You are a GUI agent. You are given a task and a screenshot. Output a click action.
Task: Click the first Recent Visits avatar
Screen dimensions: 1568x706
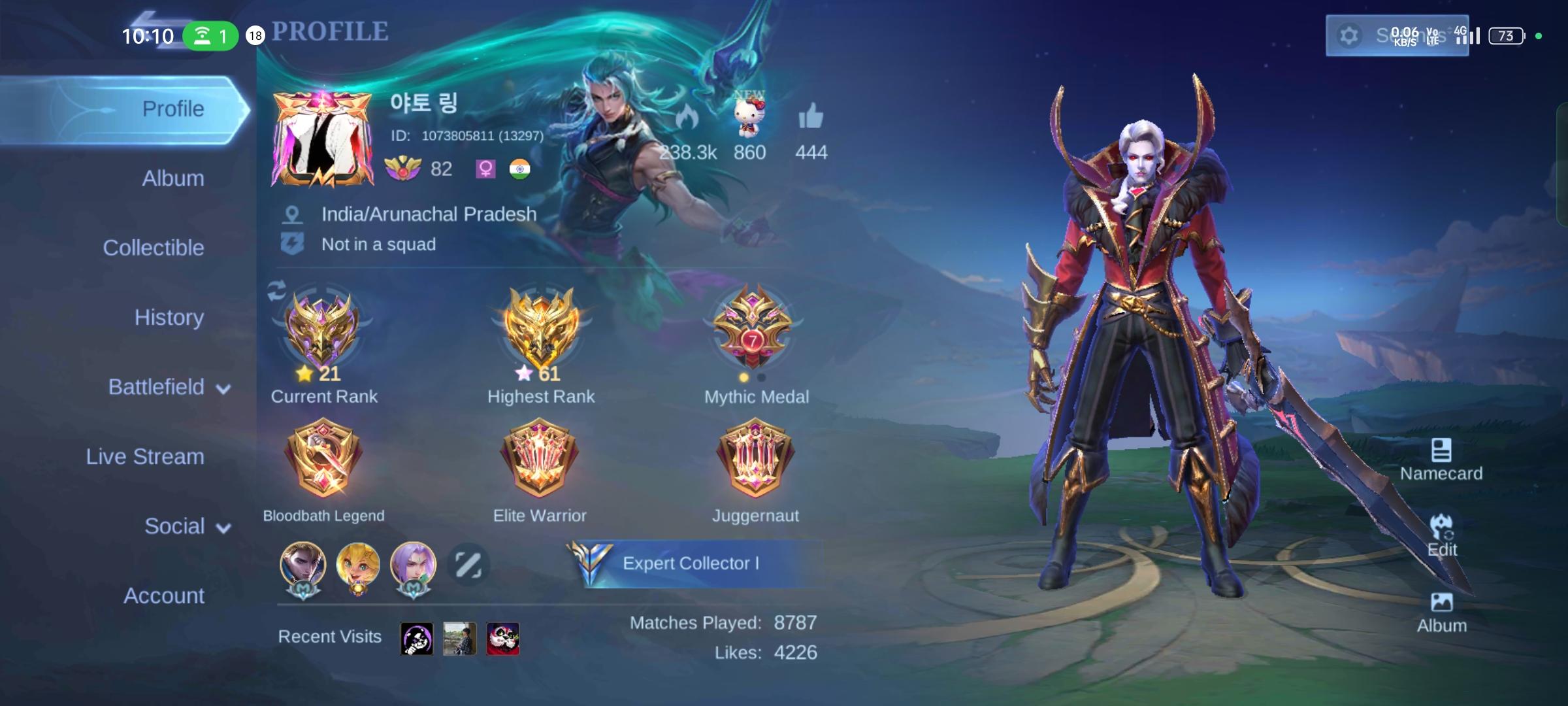coord(417,639)
